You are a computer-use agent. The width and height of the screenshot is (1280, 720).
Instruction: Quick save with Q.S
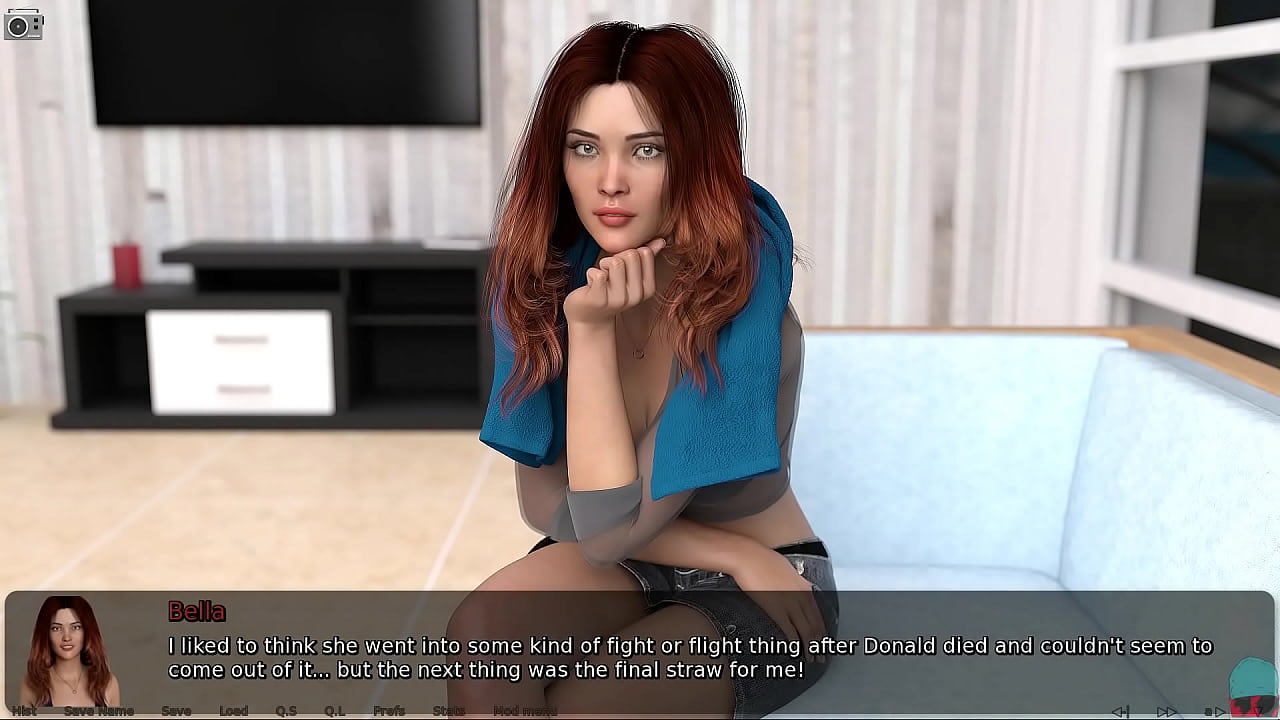pyautogui.click(x=286, y=711)
